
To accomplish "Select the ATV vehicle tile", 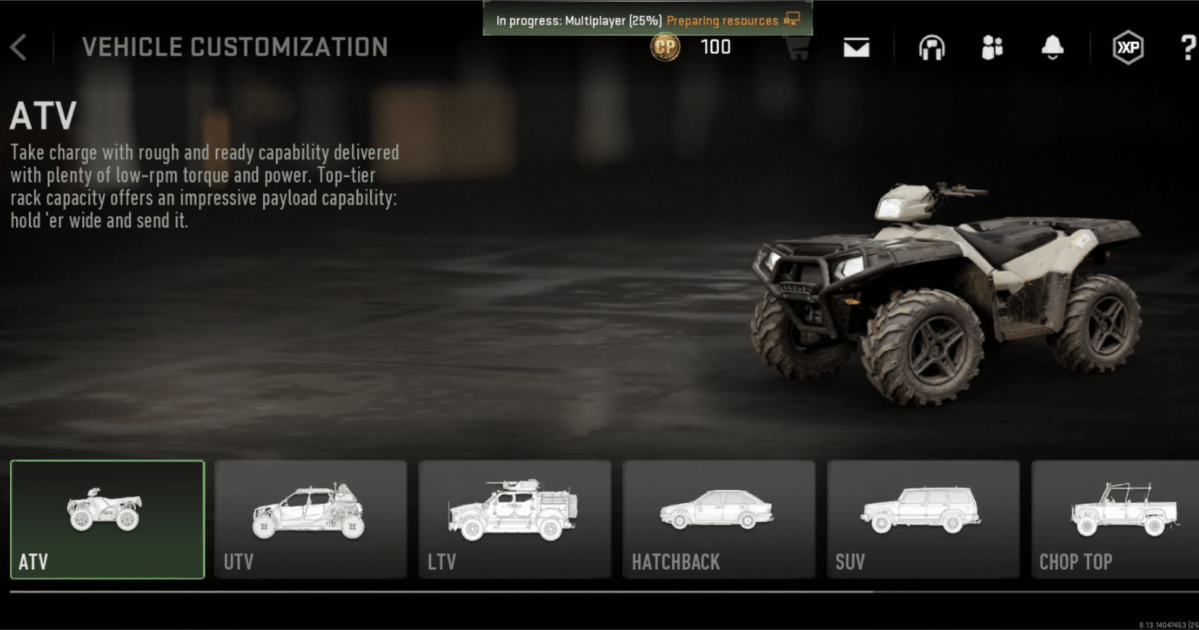I will click(107, 519).
